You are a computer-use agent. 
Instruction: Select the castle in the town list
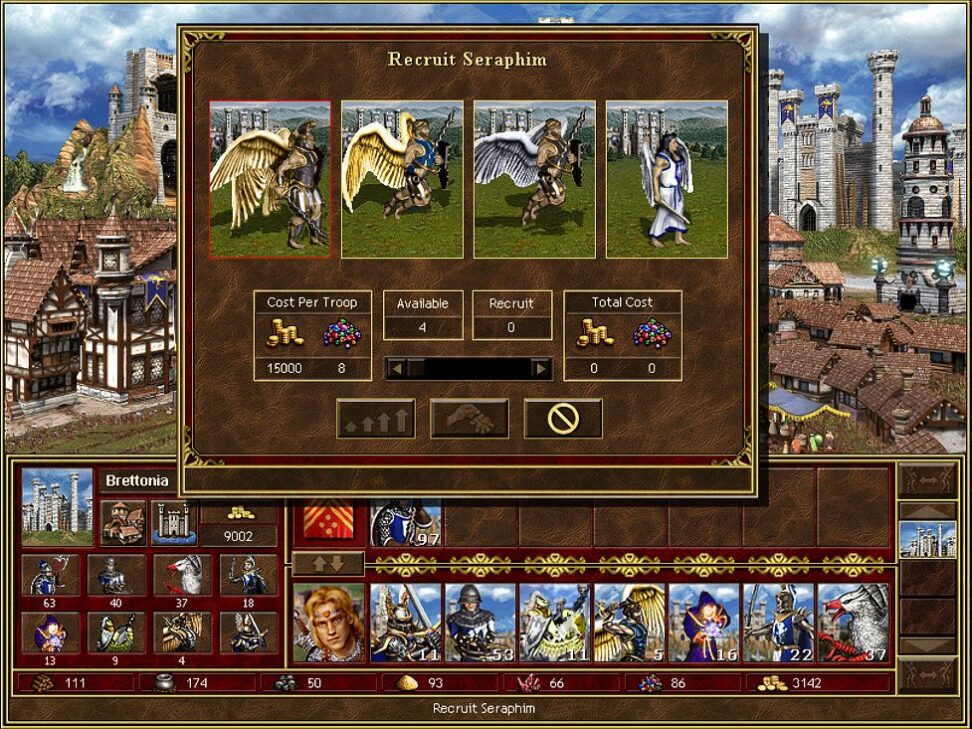click(x=927, y=539)
